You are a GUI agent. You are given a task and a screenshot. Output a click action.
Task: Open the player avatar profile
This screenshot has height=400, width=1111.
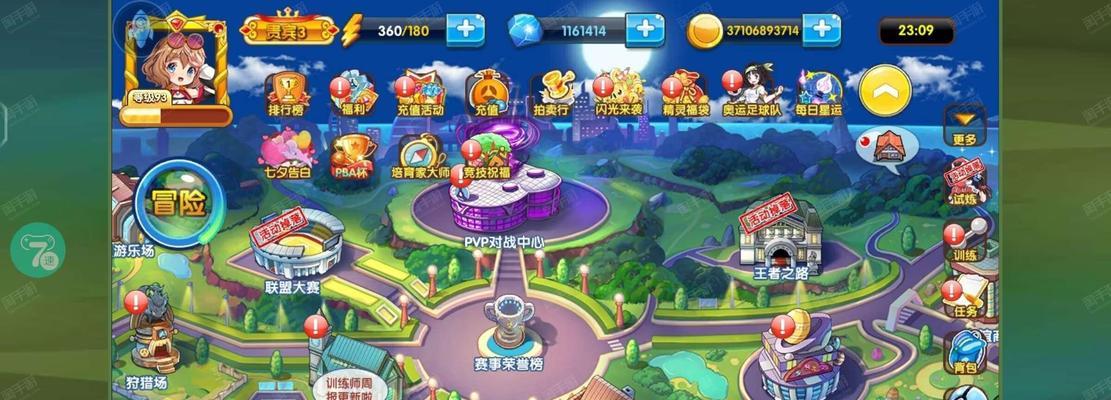[174, 58]
